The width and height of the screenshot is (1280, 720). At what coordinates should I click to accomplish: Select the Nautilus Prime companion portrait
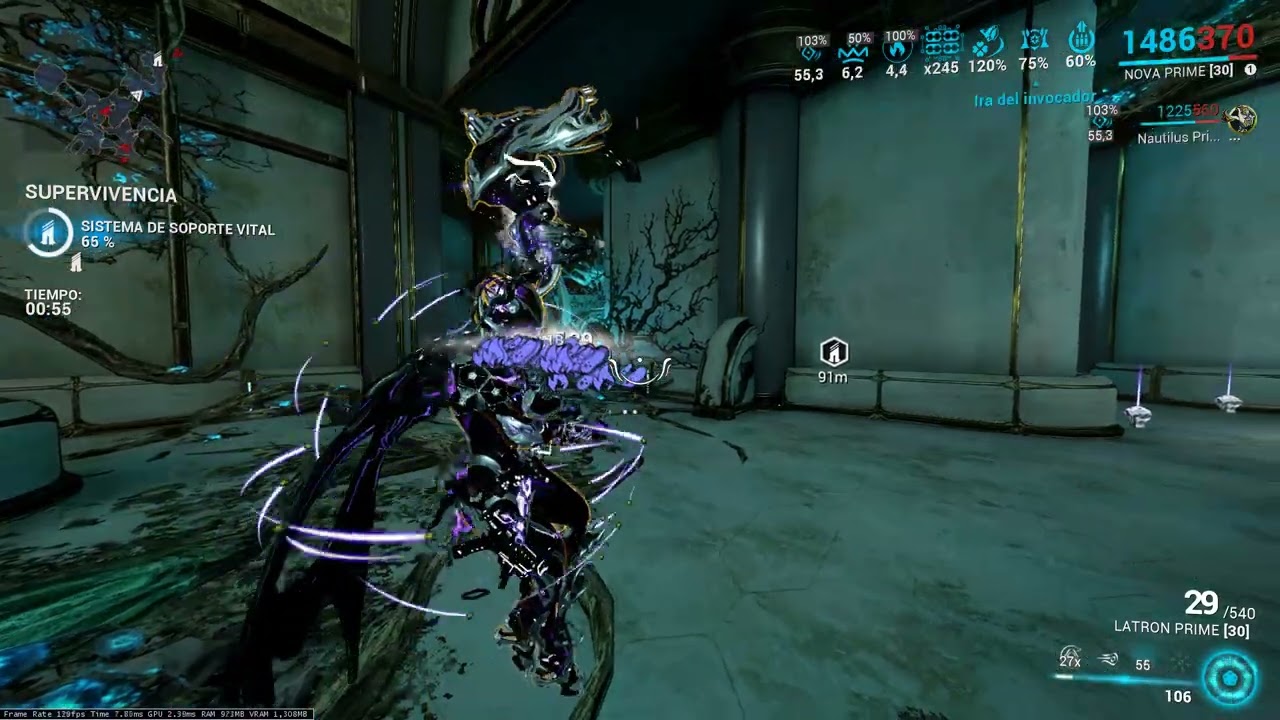[x=1240, y=120]
